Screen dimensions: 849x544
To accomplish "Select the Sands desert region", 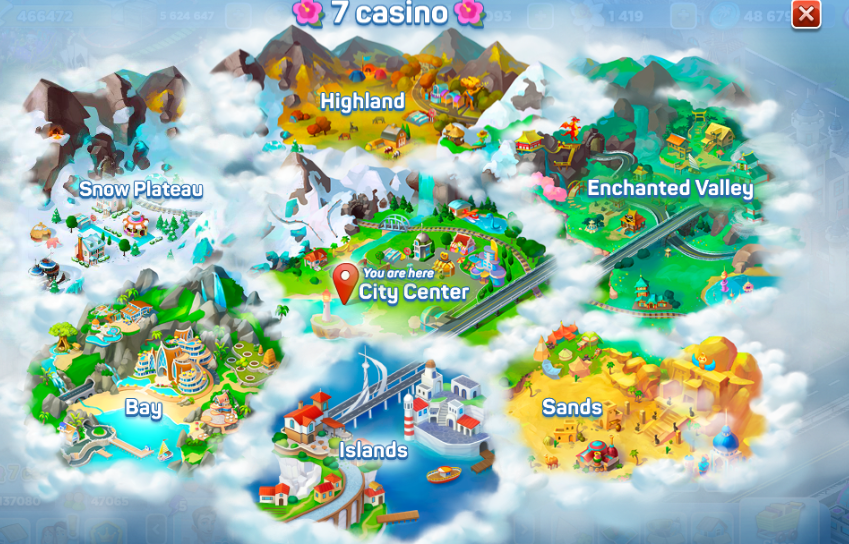I will [x=572, y=407].
